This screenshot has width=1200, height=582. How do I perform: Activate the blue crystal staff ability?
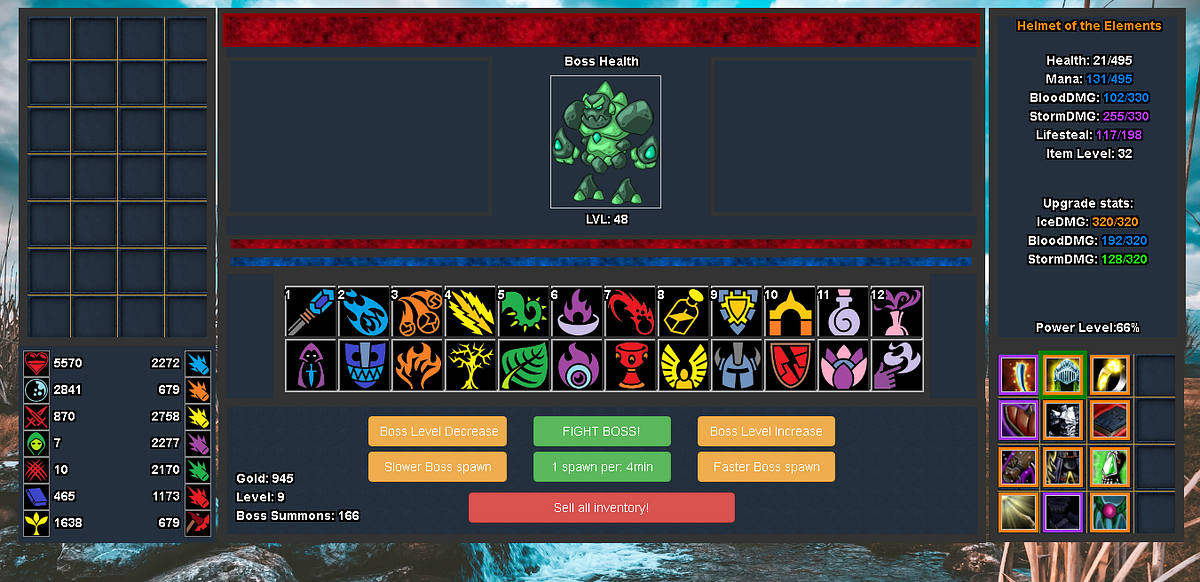point(310,312)
